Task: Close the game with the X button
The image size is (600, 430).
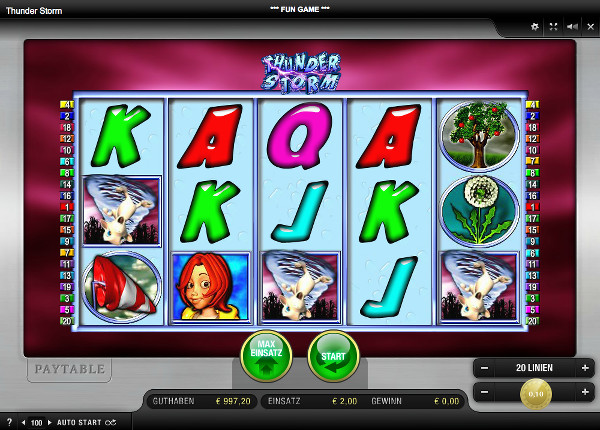Action: (589, 27)
